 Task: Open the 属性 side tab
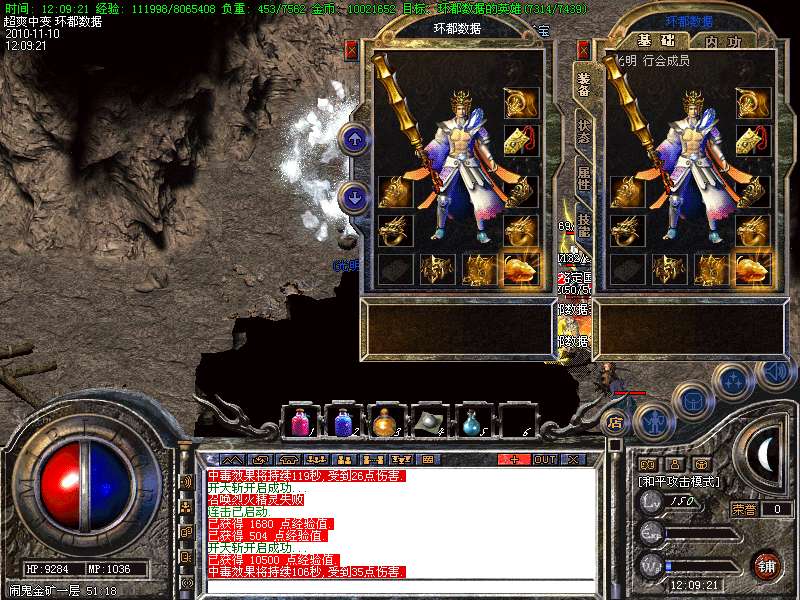pos(583,178)
